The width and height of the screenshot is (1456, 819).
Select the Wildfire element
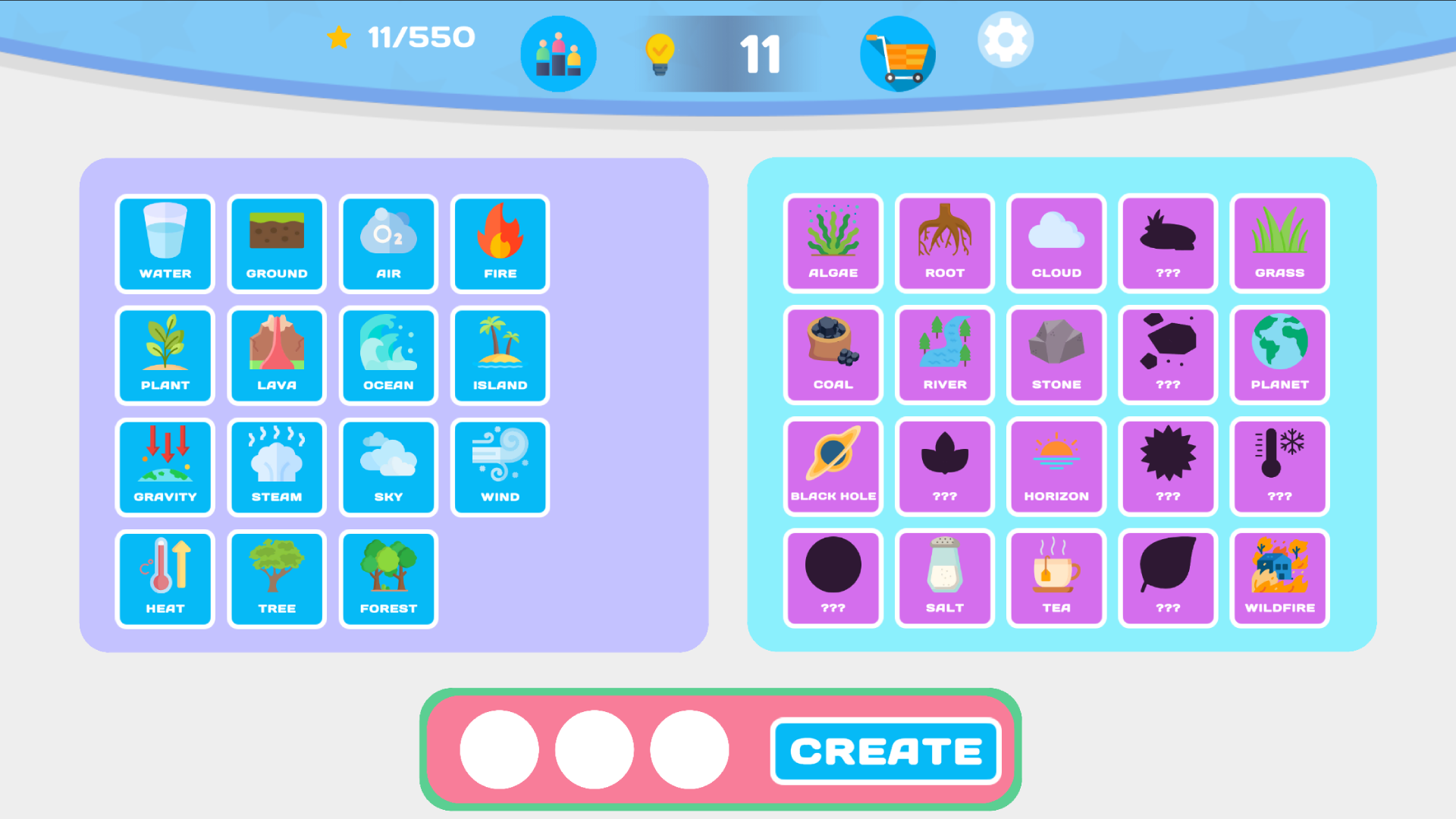tap(1279, 578)
